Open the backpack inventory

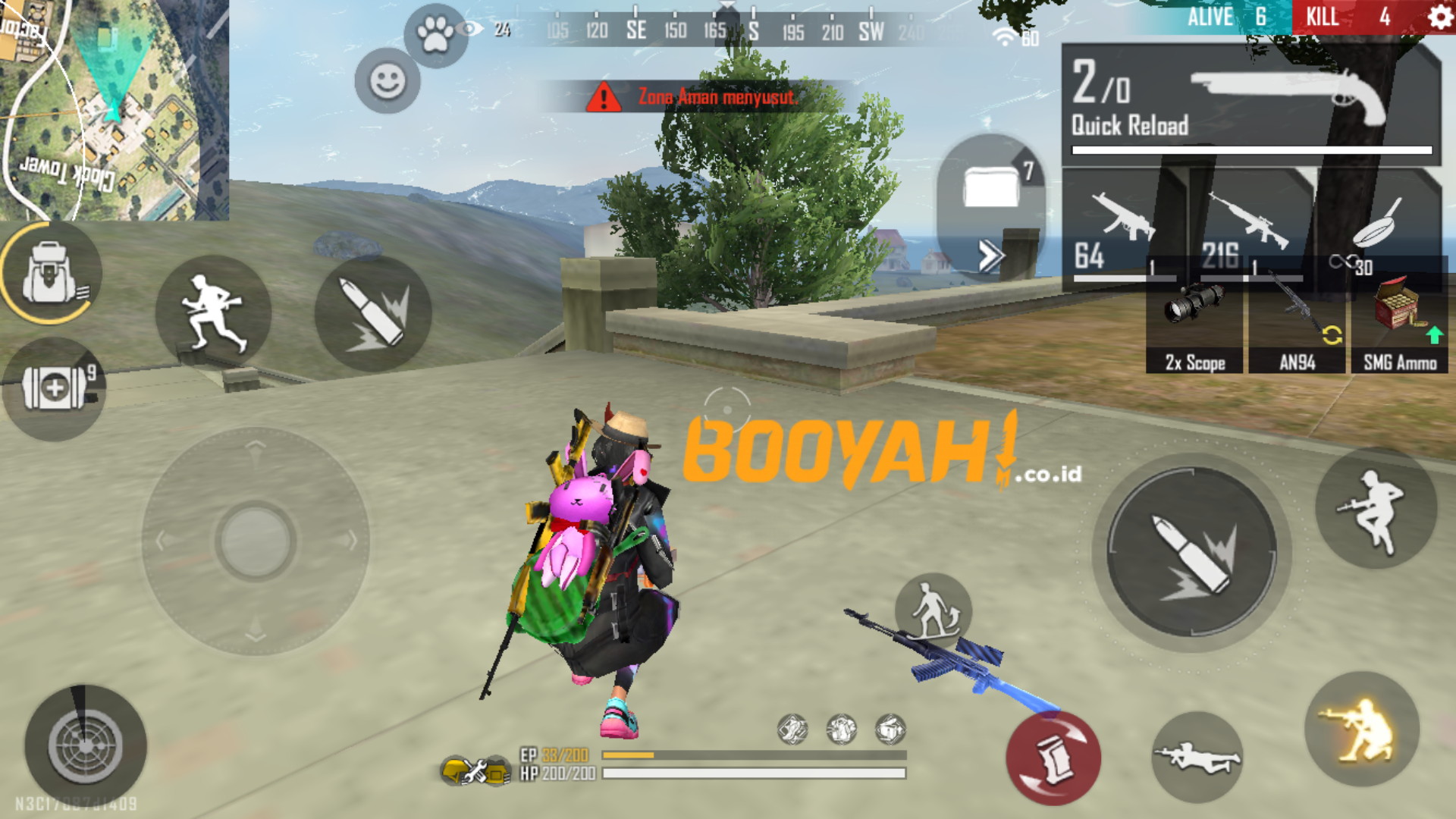click(x=50, y=273)
